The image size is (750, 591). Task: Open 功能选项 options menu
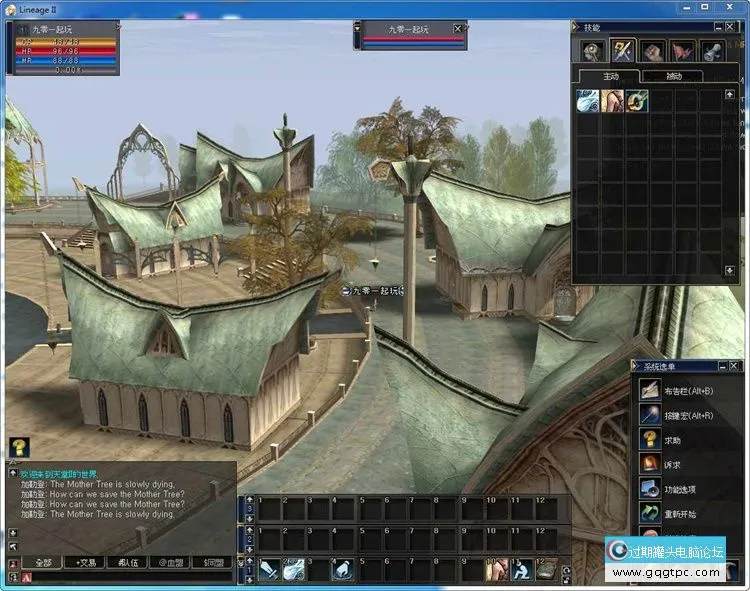[x=680, y=489]
